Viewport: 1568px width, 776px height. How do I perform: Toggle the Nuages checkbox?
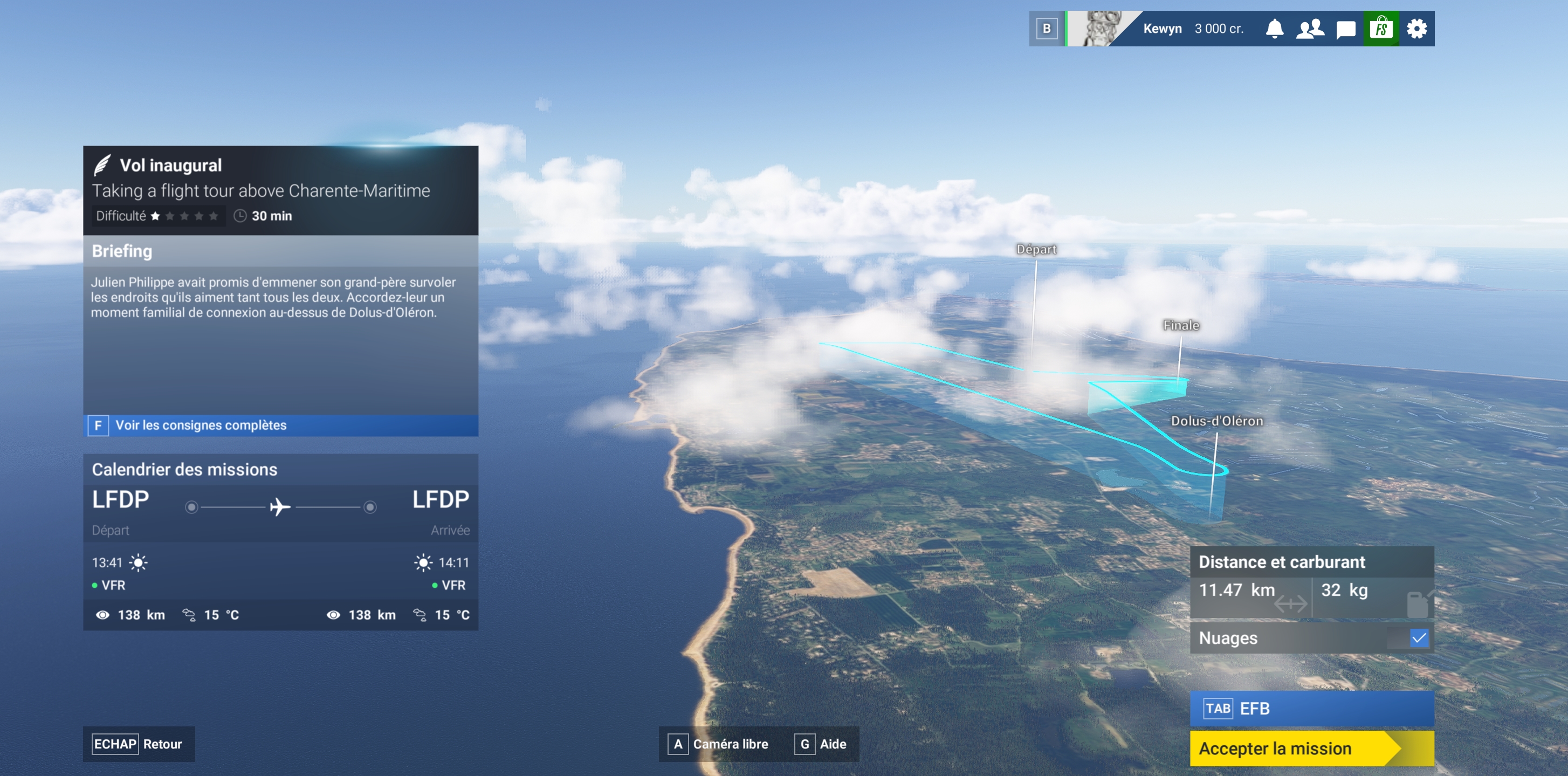coord(1418,638)
